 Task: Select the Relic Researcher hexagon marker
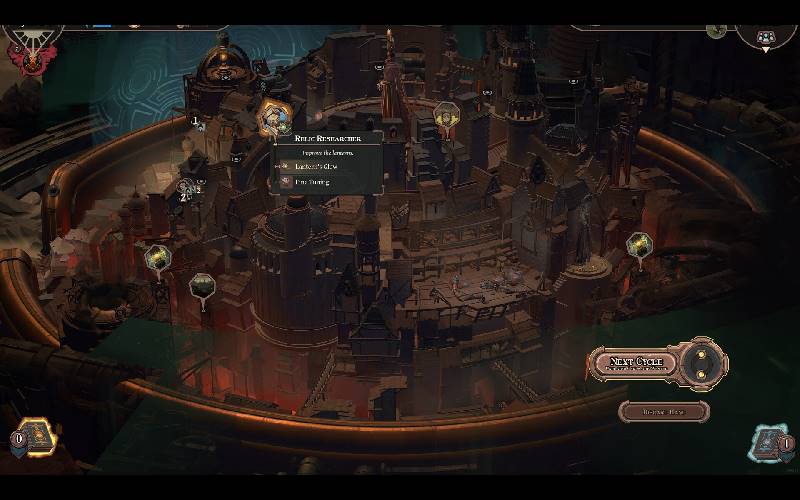[x=273, y=118]
